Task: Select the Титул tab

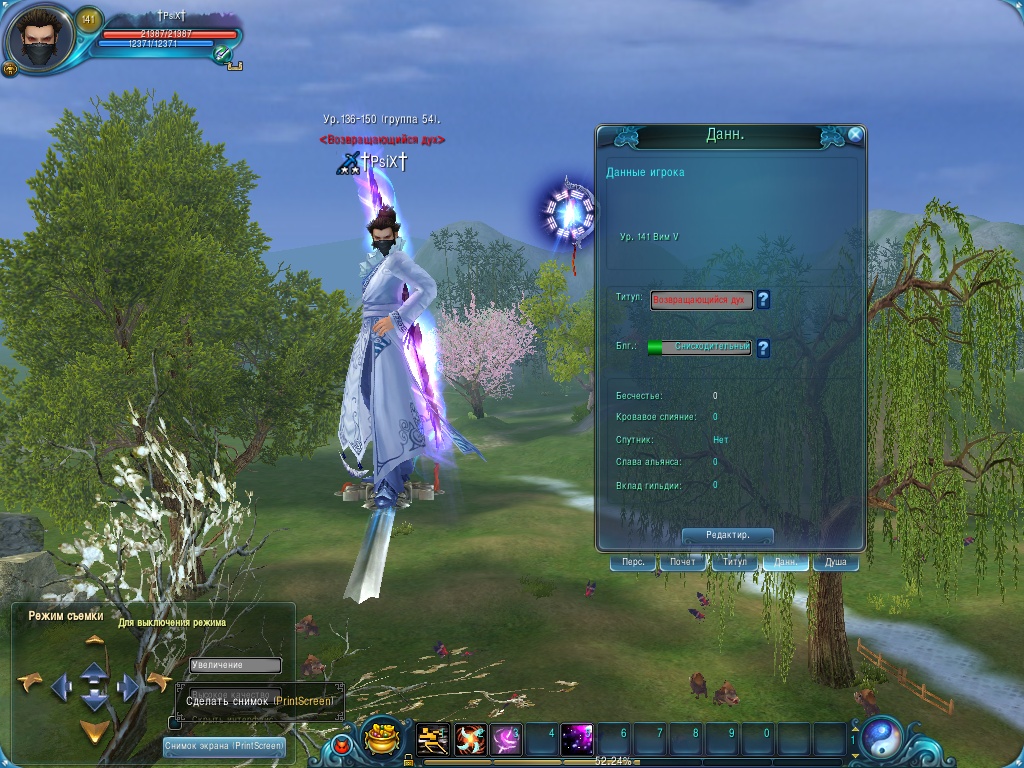Action: pos(734,563)
